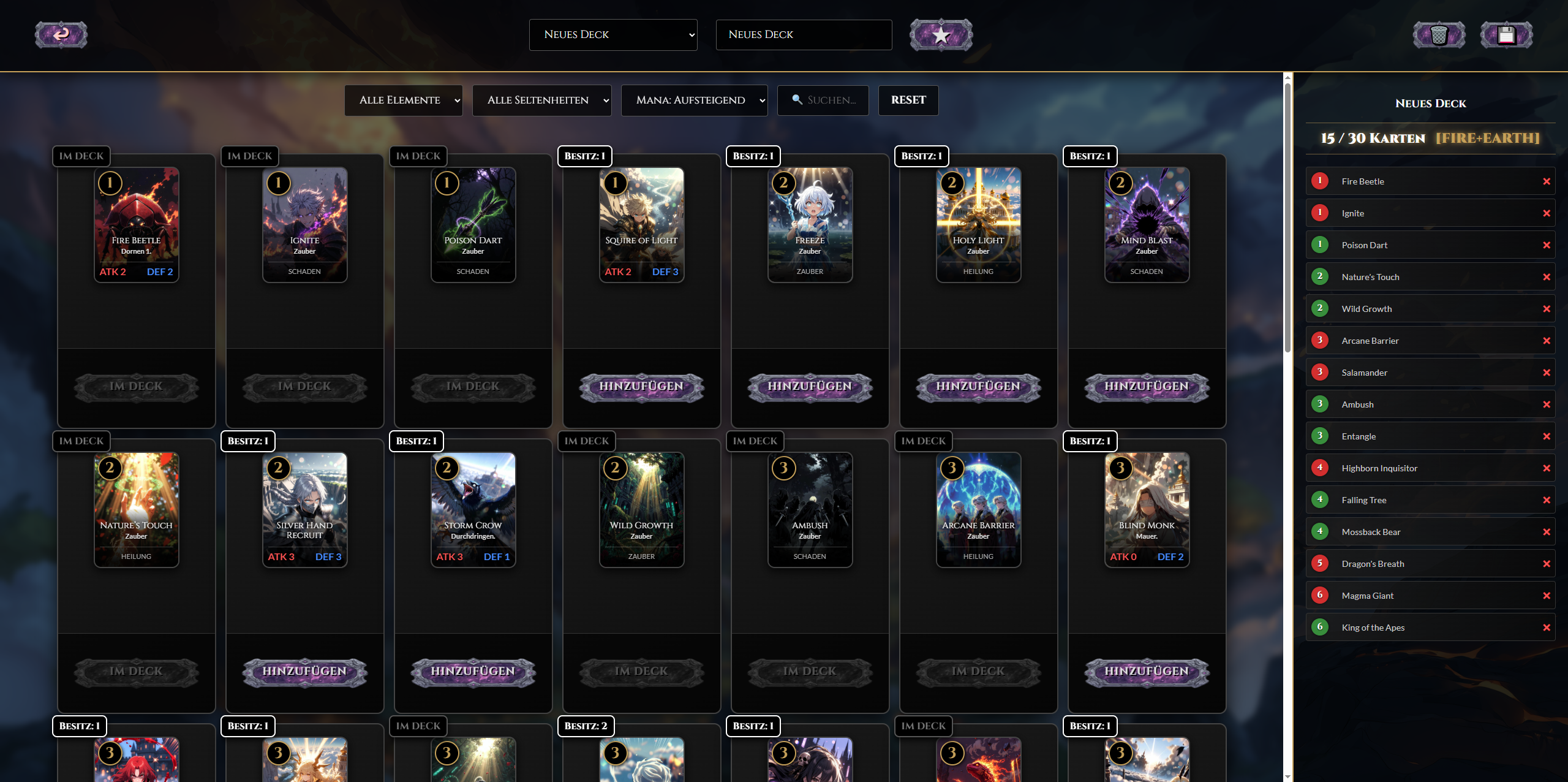
Task: Open the Alle Elemente filter dropdown
Action: tap(404, 100)
